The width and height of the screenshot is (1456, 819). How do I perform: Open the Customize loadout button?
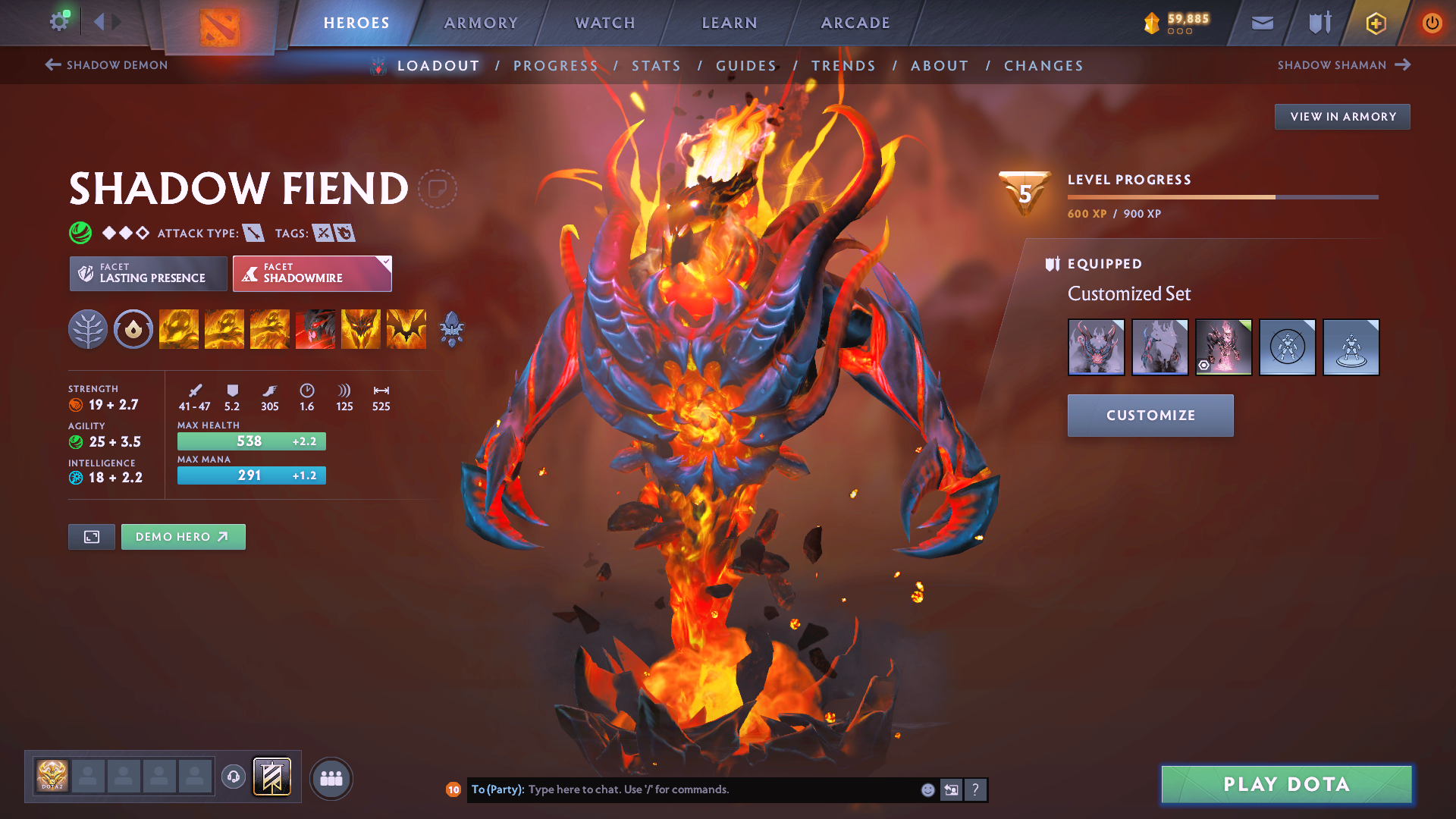(1150, 416)
